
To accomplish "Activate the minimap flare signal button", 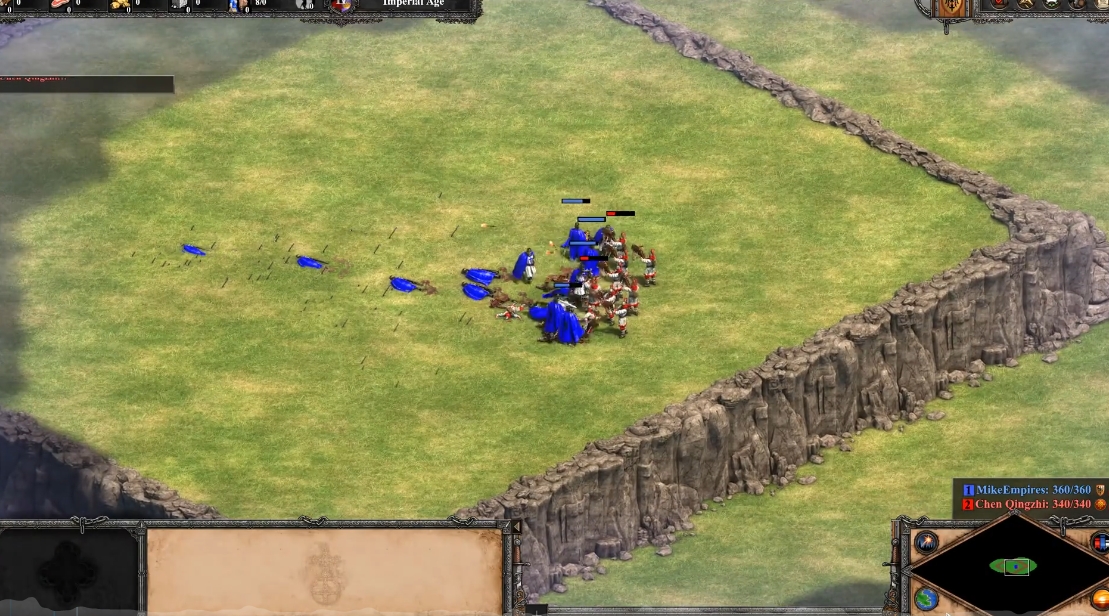I will (x=926, y=542).
